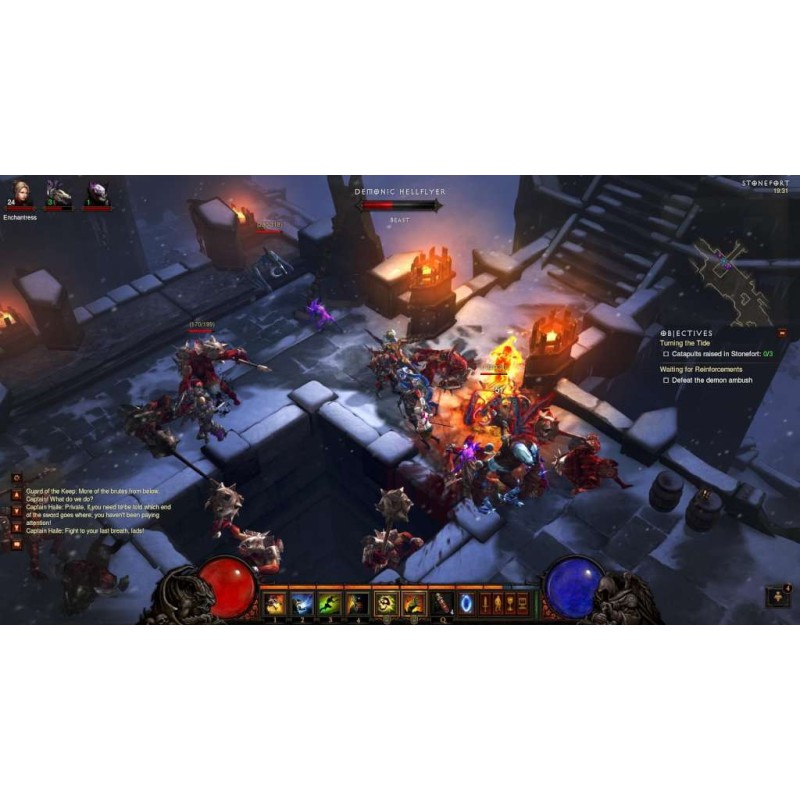Activate the skill in hotbar slot 1
This screenshot has height=800, width=800.
[275, 603]
